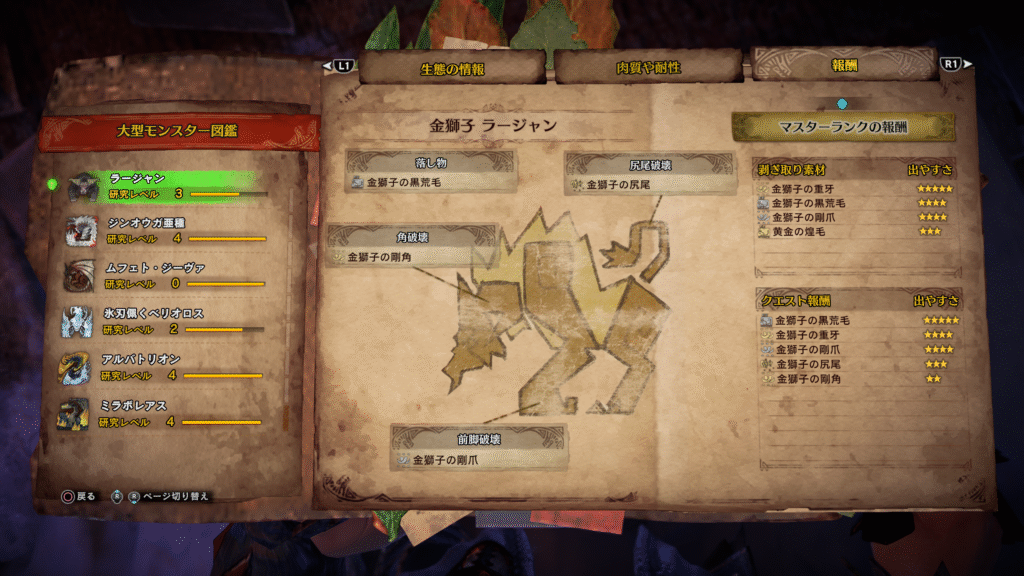The image size is (1024, 576).
Task: Switch to the 生態の情報 tab
Action: tap(452, 68)
